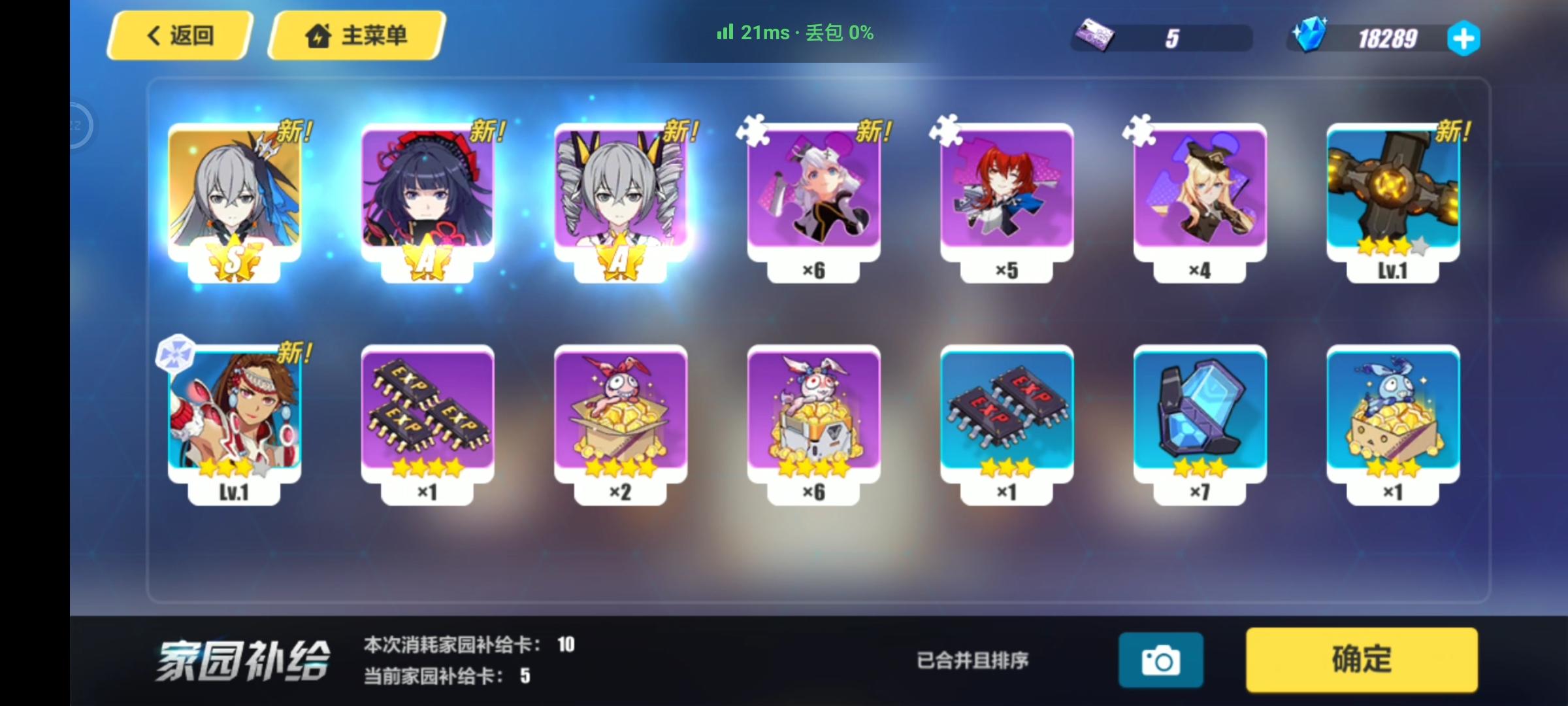Screen dimensions: 1568x706
Task: Click the camera screenshot icon
Action: [1161, 660]
